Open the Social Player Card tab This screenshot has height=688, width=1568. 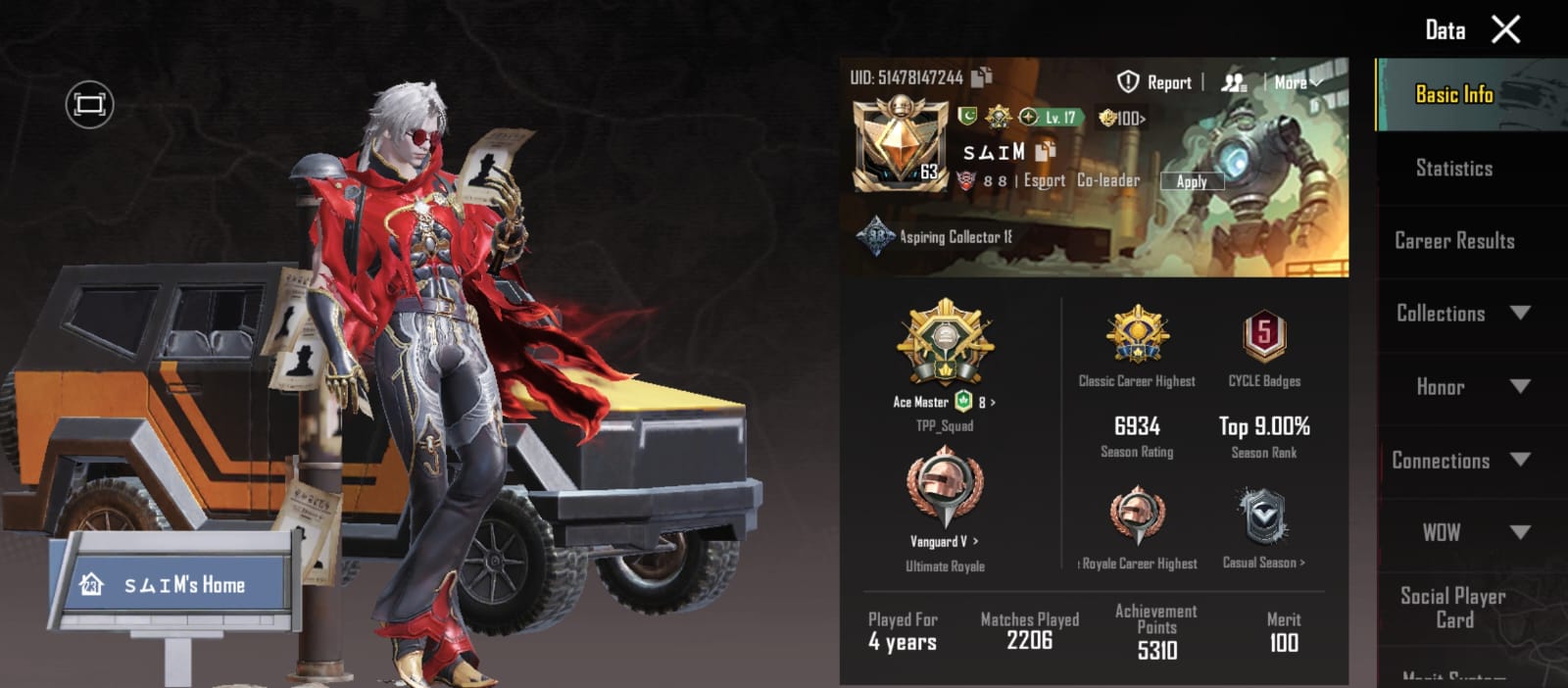[1453, 608]
